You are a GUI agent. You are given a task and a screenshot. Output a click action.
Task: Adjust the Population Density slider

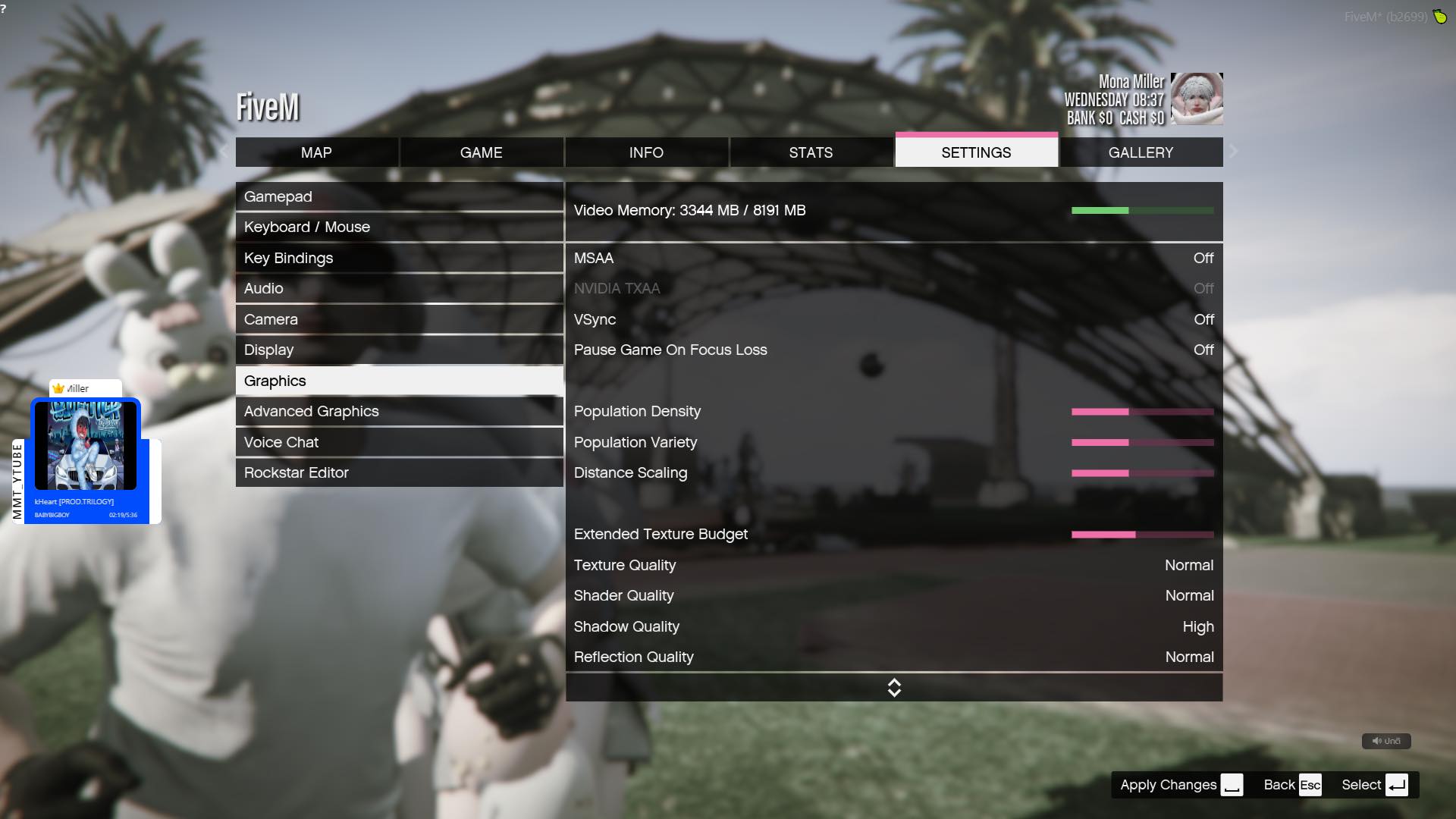point(1141,412)
